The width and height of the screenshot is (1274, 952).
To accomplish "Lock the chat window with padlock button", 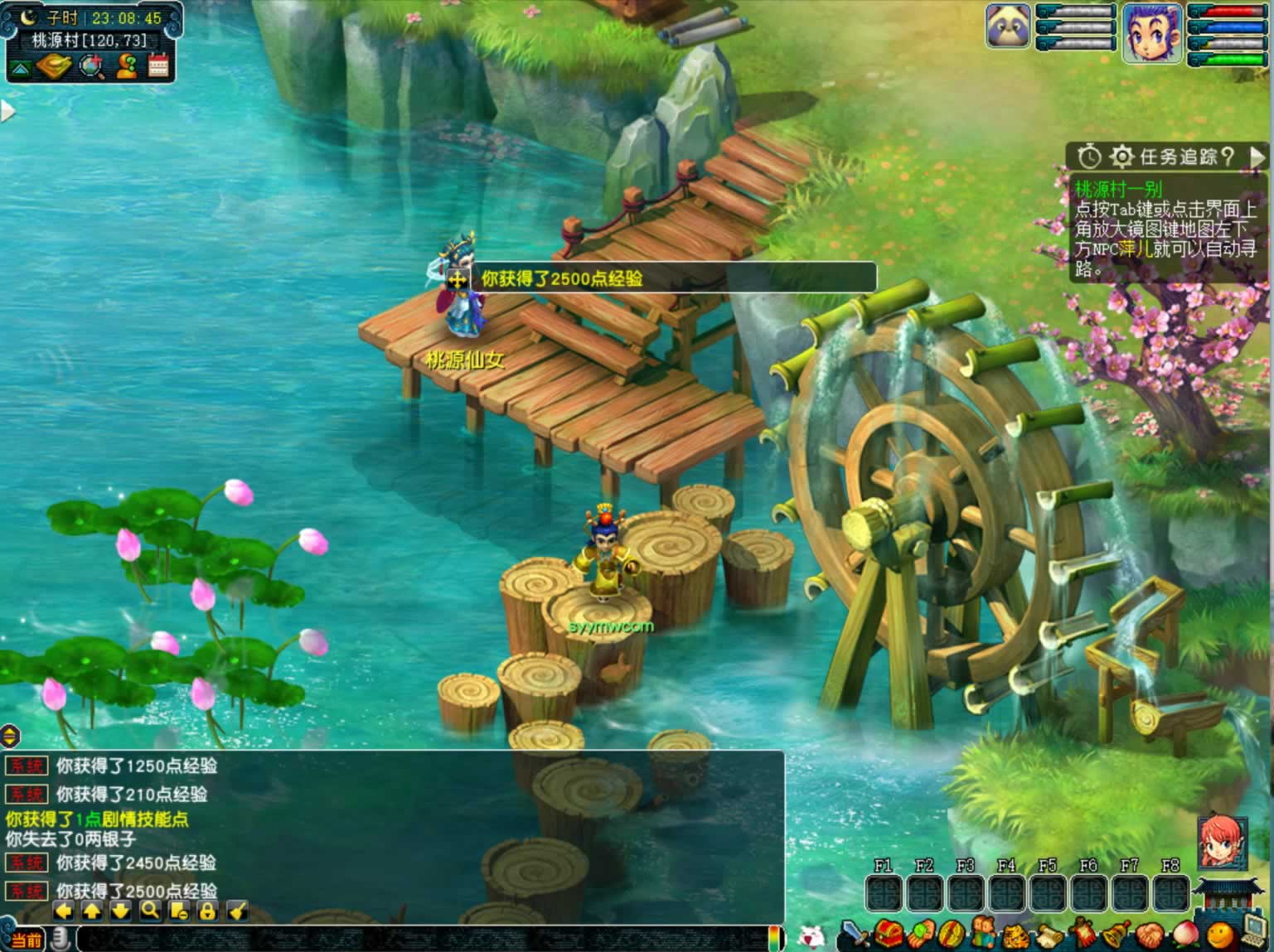I will [x=207, y=911].
